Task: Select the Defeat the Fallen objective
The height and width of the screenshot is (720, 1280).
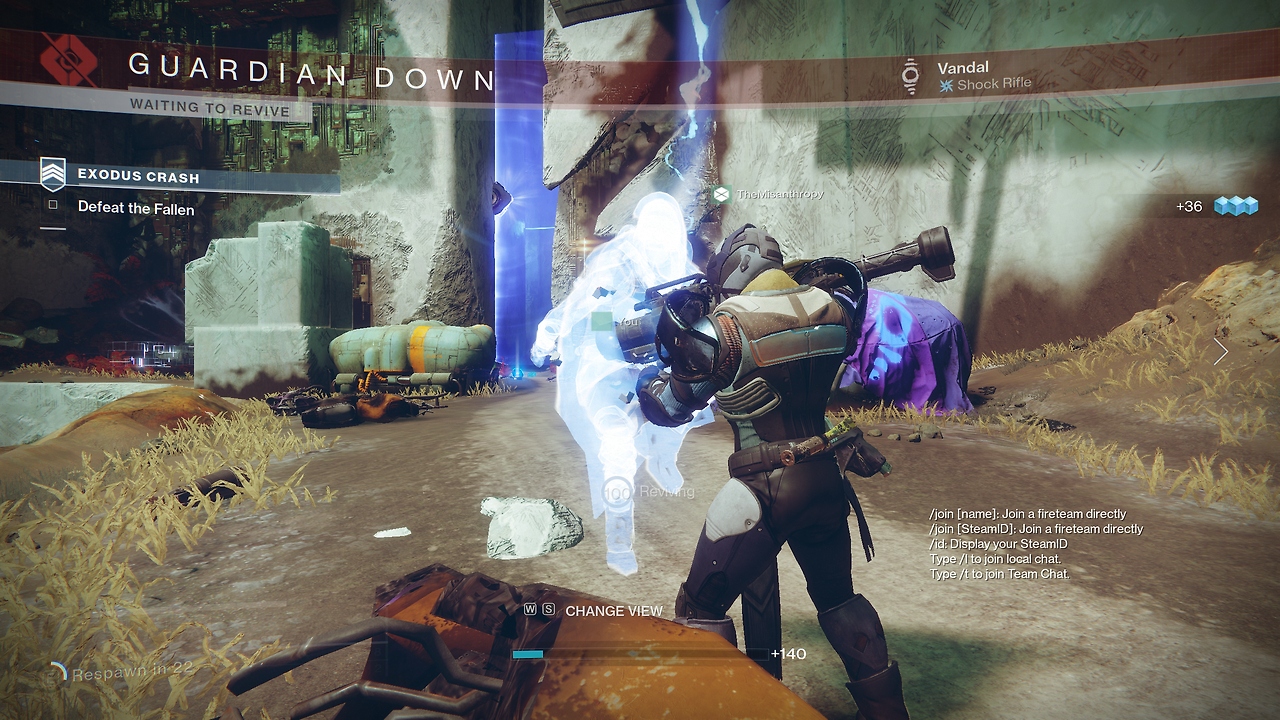Action: [136, 208]
